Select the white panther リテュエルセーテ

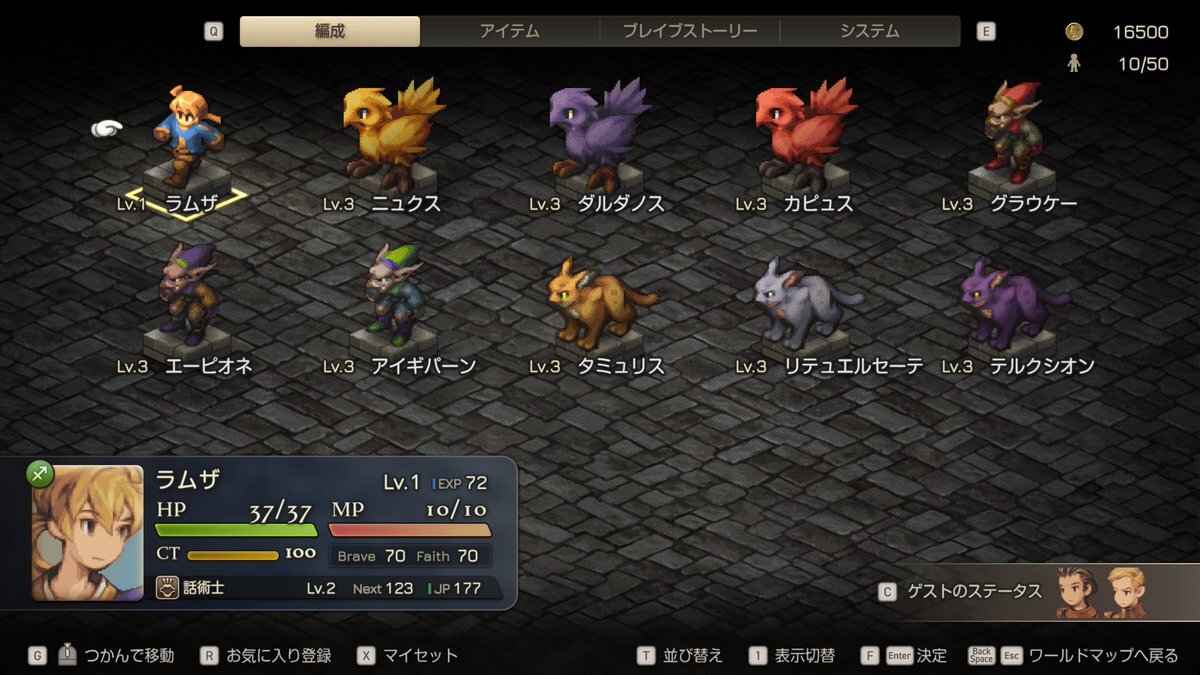pyautogui.click(x=805, y=300)
